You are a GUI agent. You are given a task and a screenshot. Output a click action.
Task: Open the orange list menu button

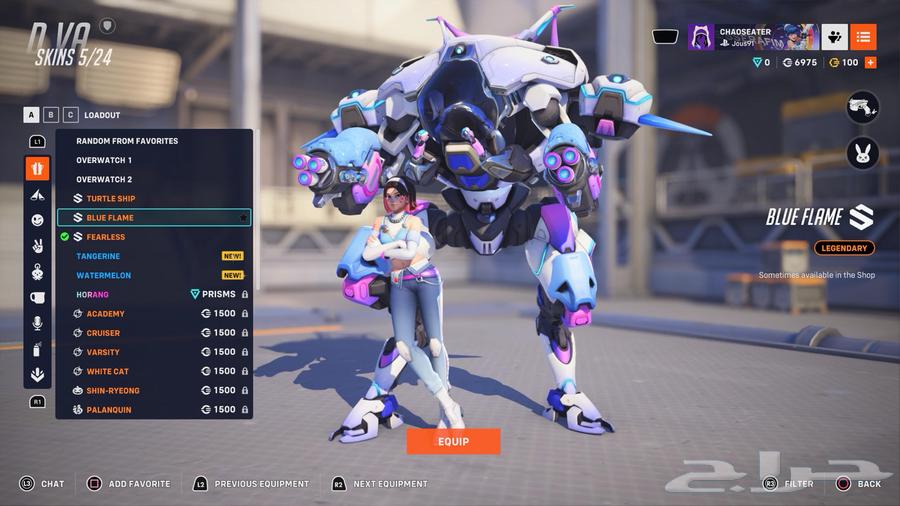tap(864, 37)
